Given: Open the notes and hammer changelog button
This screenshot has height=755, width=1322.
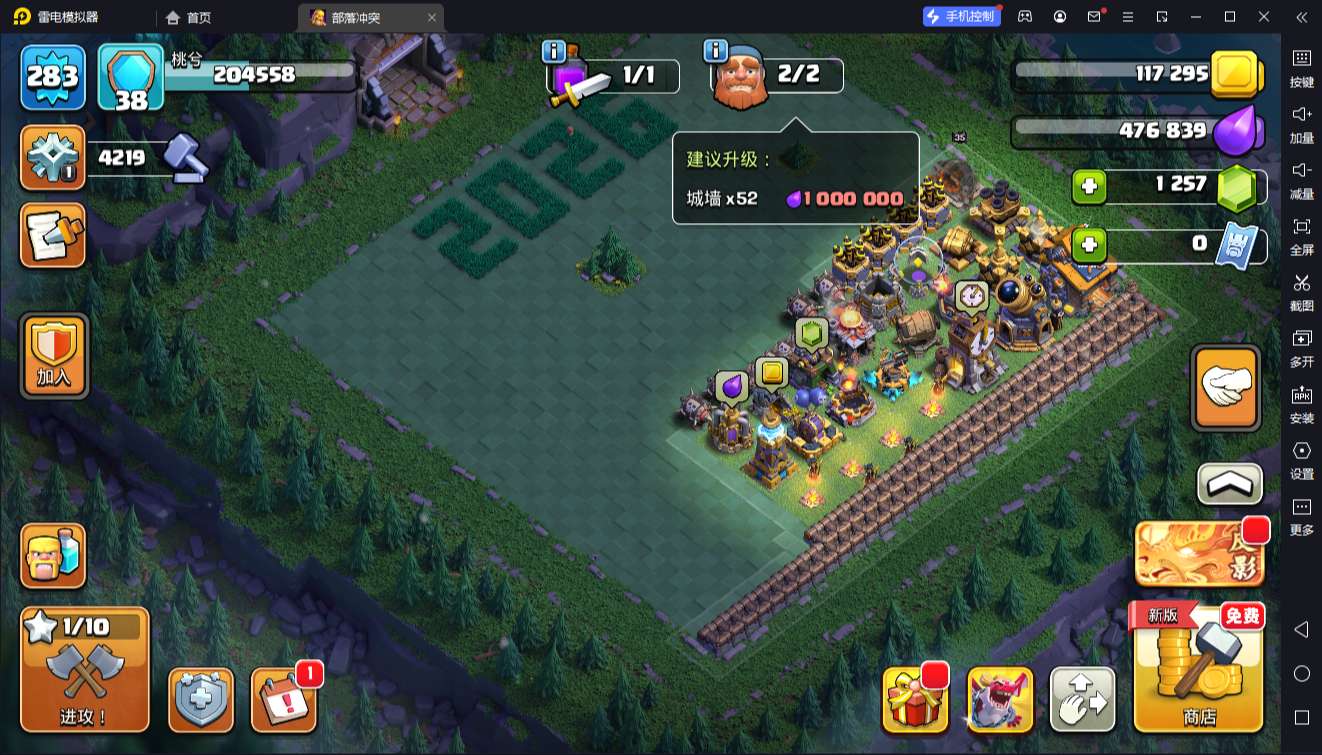Looking at the screenshot, I should click(x=54, y=236).
